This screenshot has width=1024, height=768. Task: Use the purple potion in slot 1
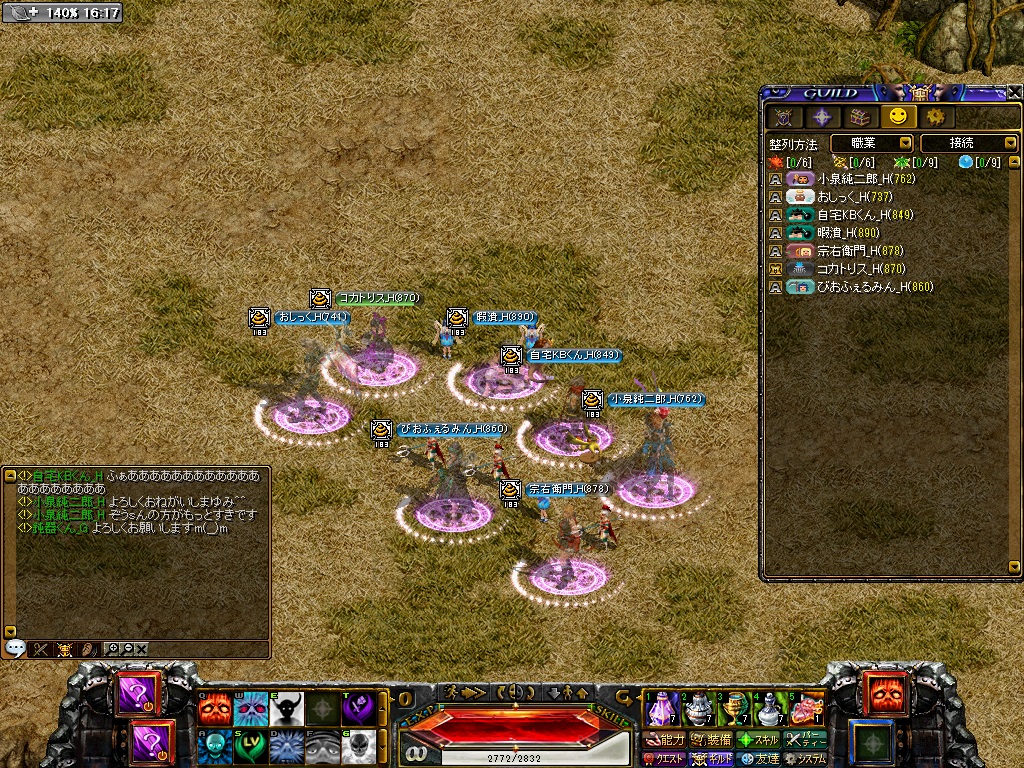point(662,708)
